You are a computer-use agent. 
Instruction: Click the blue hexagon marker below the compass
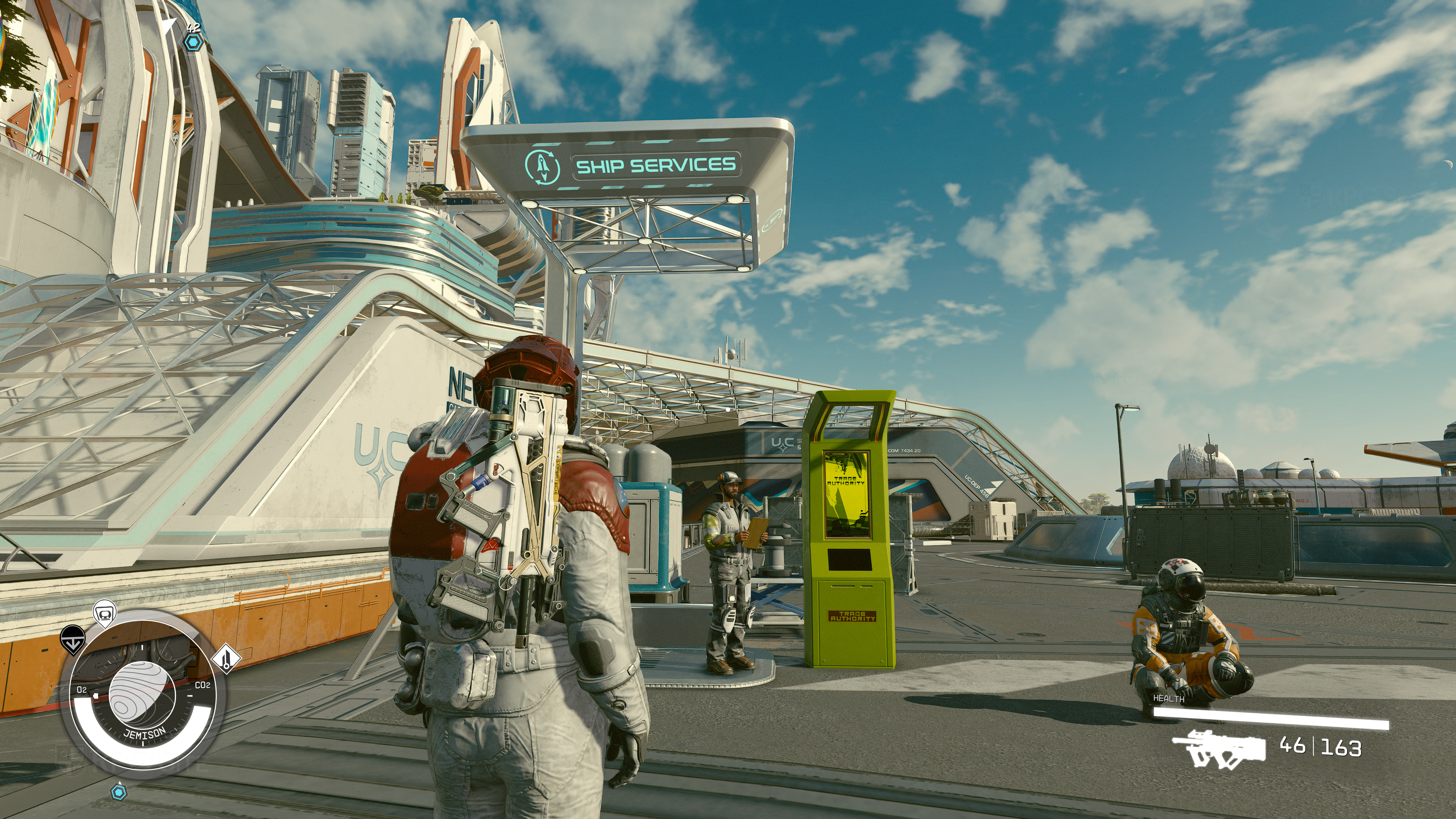(118, 792)
